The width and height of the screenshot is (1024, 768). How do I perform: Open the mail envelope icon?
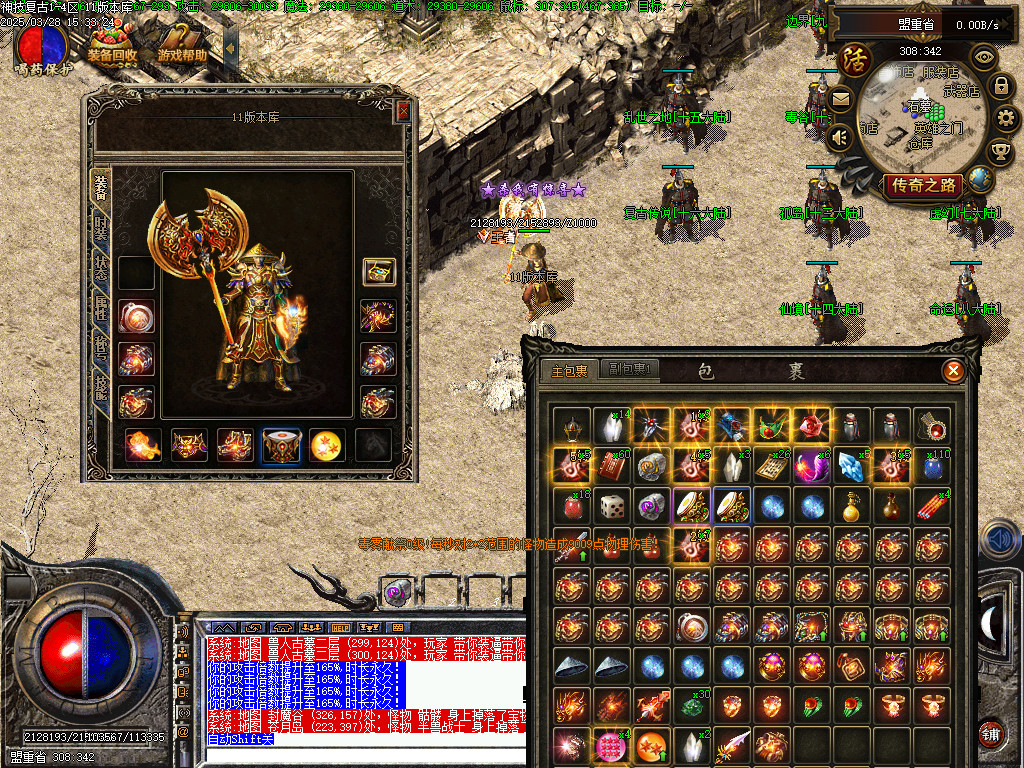coord(840,98)
